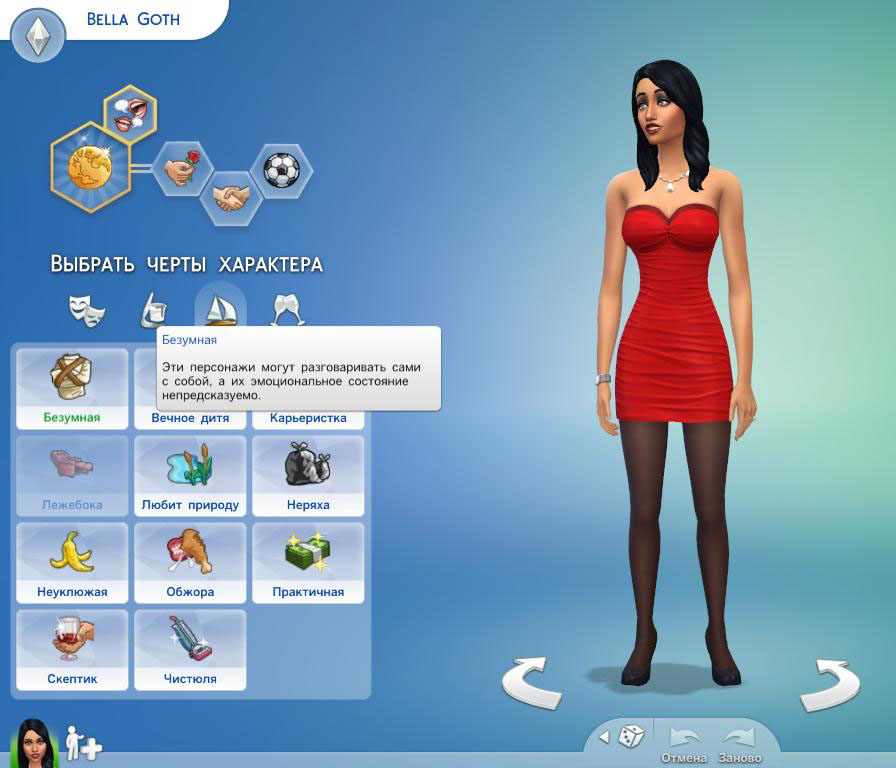Viewport: 896px width, 768px height.
Task: Pick the Скептик trait tile
Action: pyautogui.click(x=72, y=649)
